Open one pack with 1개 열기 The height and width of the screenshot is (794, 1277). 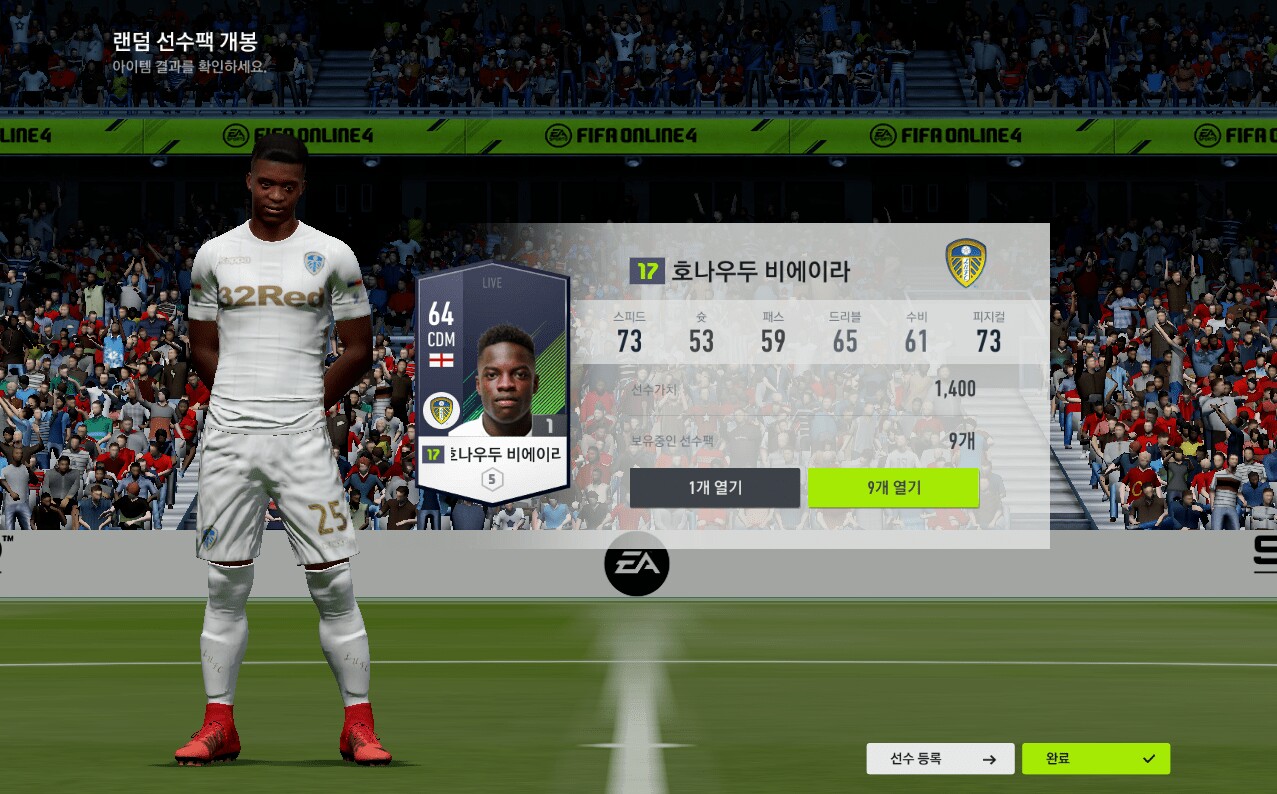coord(714,488)
